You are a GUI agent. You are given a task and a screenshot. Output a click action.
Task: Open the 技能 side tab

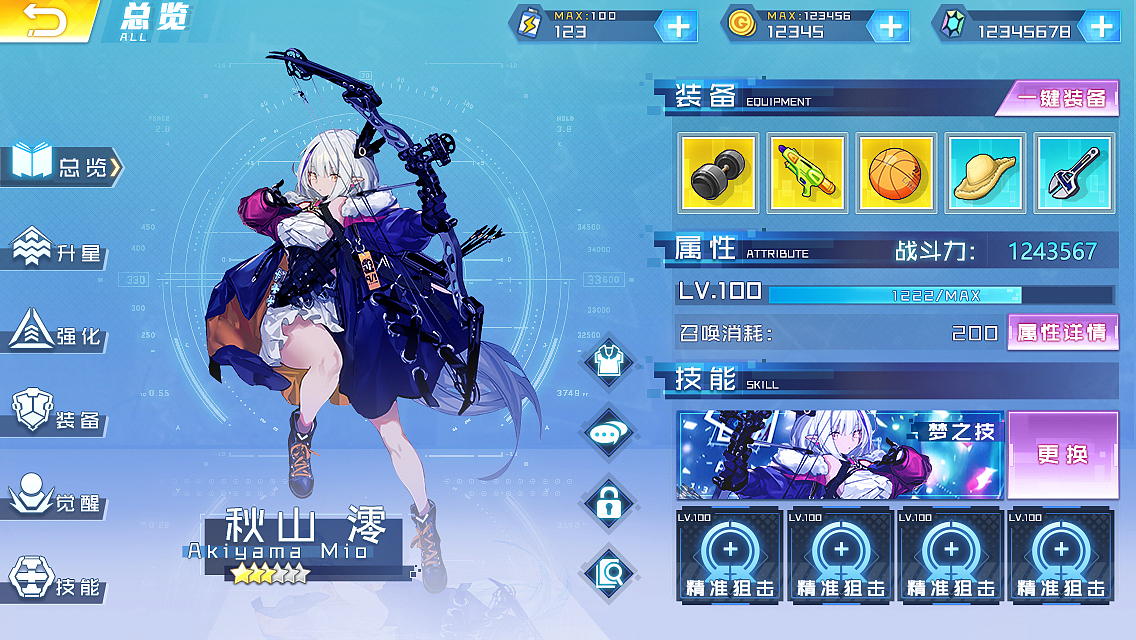(x=60, y=582)
